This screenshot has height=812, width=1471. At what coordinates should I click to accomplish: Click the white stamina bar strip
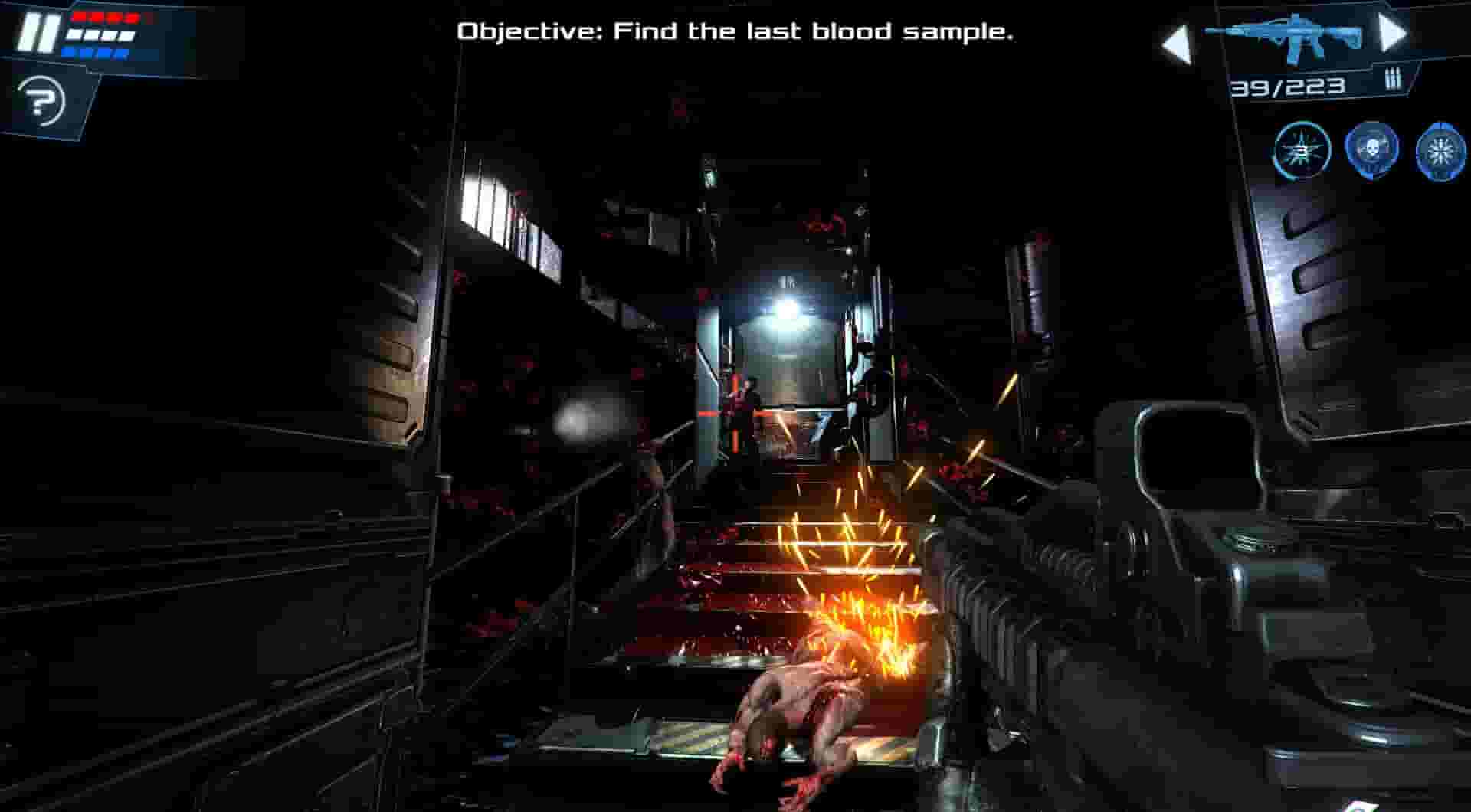click(101, 36)
